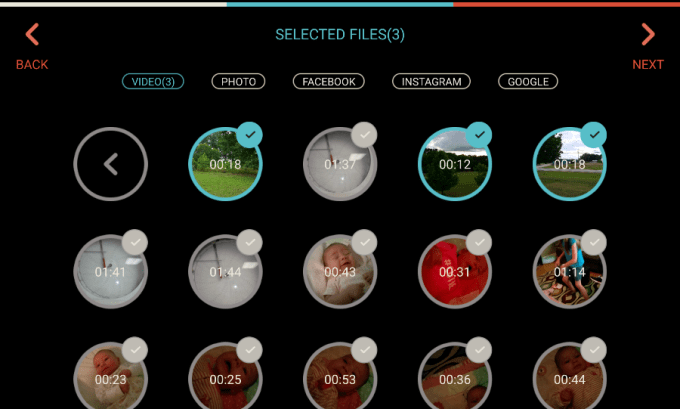Click the circular left-chevron folder back button
The width and height of the screenshot is (680, 409).
click(111, 164)
